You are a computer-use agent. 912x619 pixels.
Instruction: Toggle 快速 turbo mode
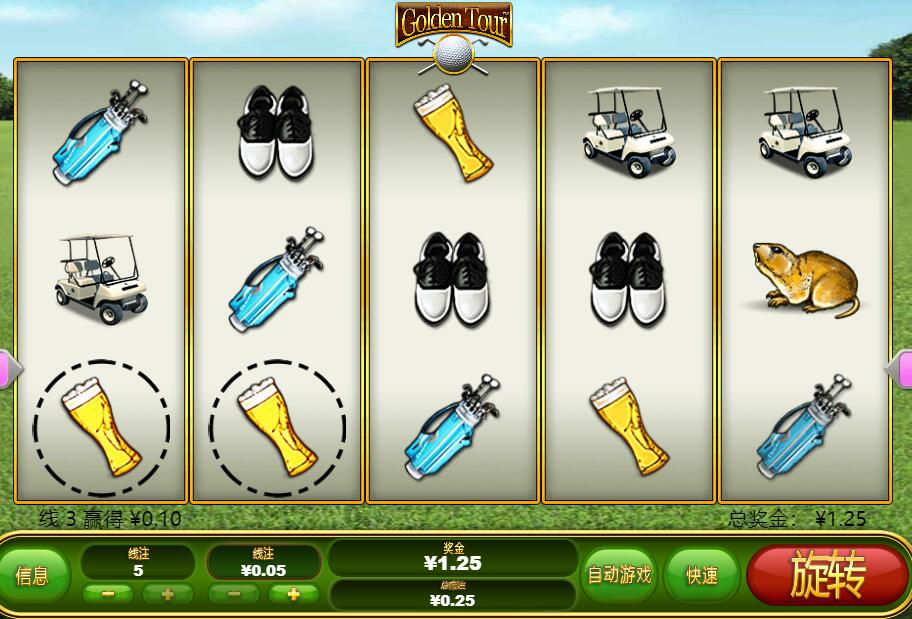tap(701, 575)
